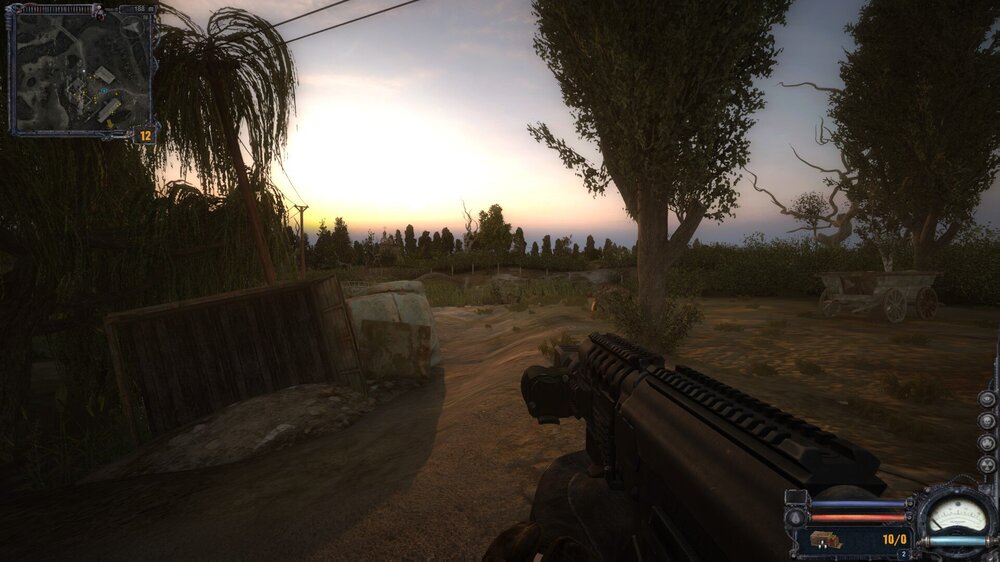Click the cyan target marker on minimap
The image size is (1000, 562).
tap(101, 91)
